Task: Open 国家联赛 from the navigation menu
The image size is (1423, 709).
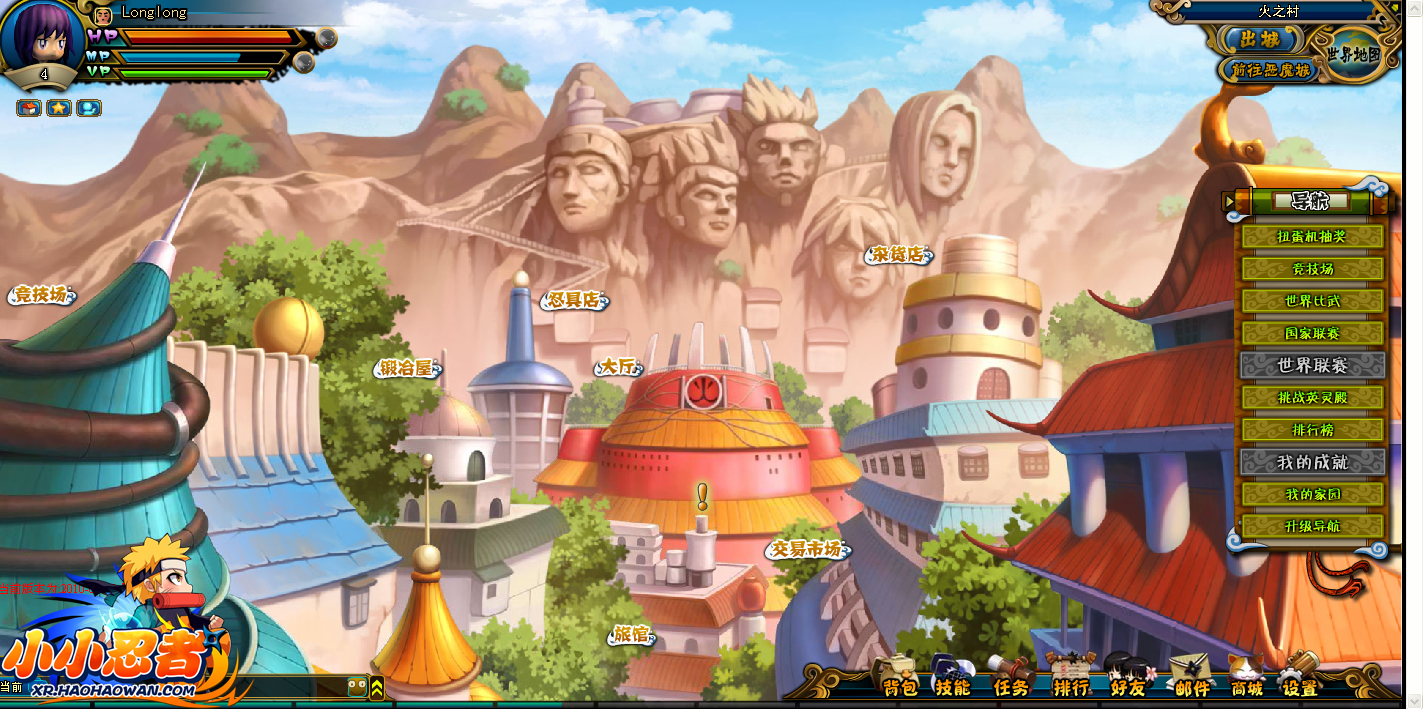Action: coord(1312,333)
